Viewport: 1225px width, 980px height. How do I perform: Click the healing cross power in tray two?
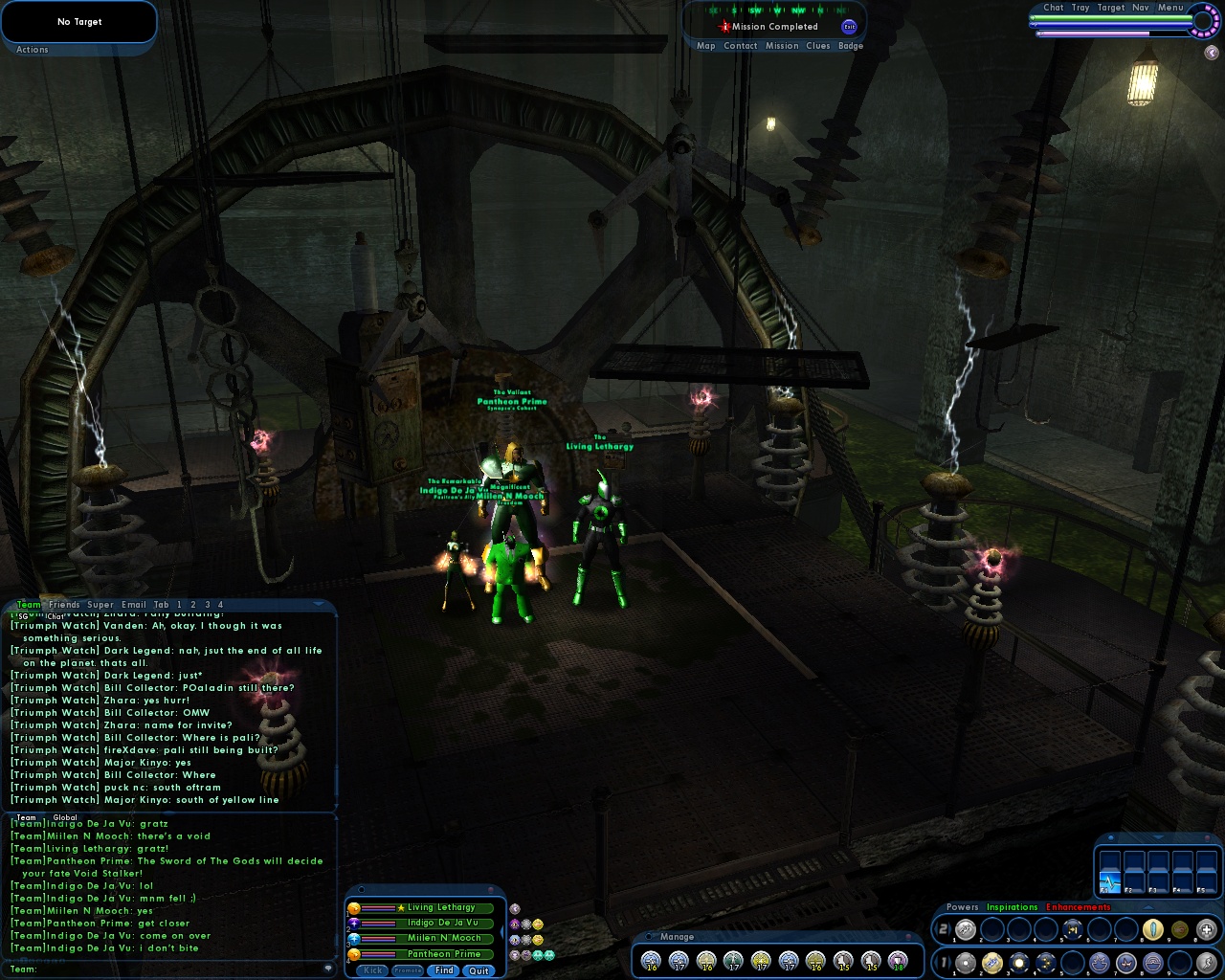coord(1208,928)
